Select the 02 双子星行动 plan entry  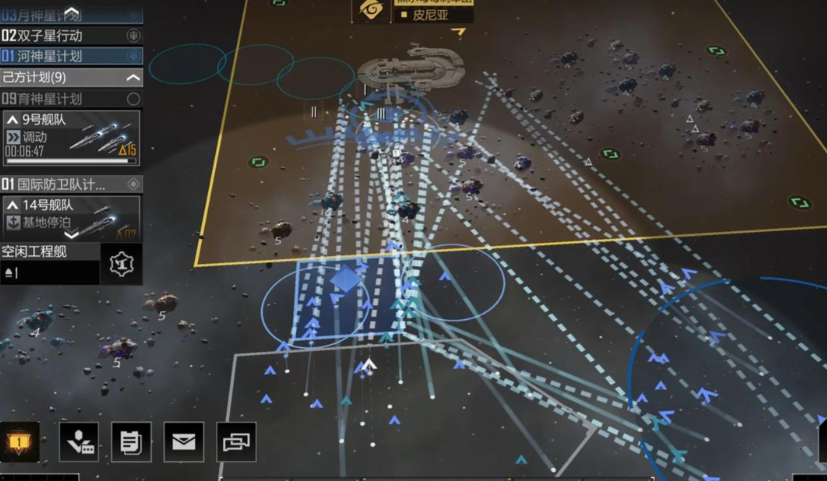click(60, 36)
